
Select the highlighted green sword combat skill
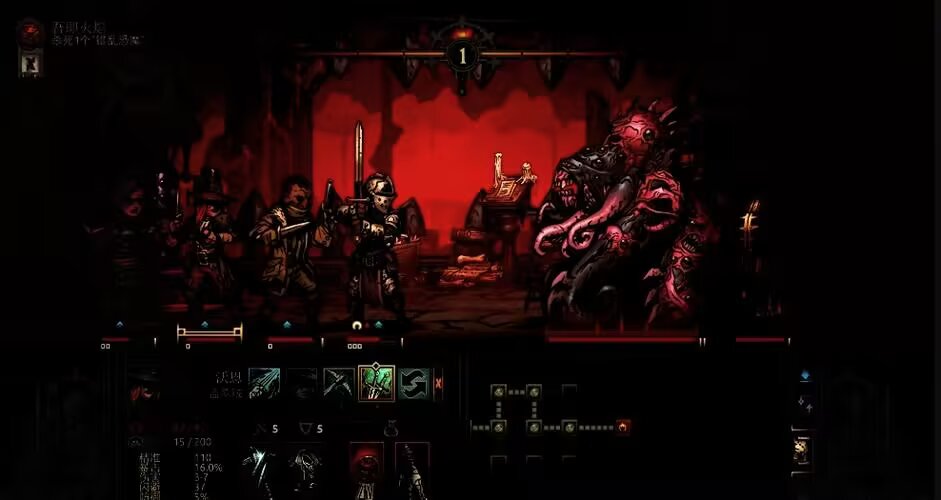tap(377, 383)
